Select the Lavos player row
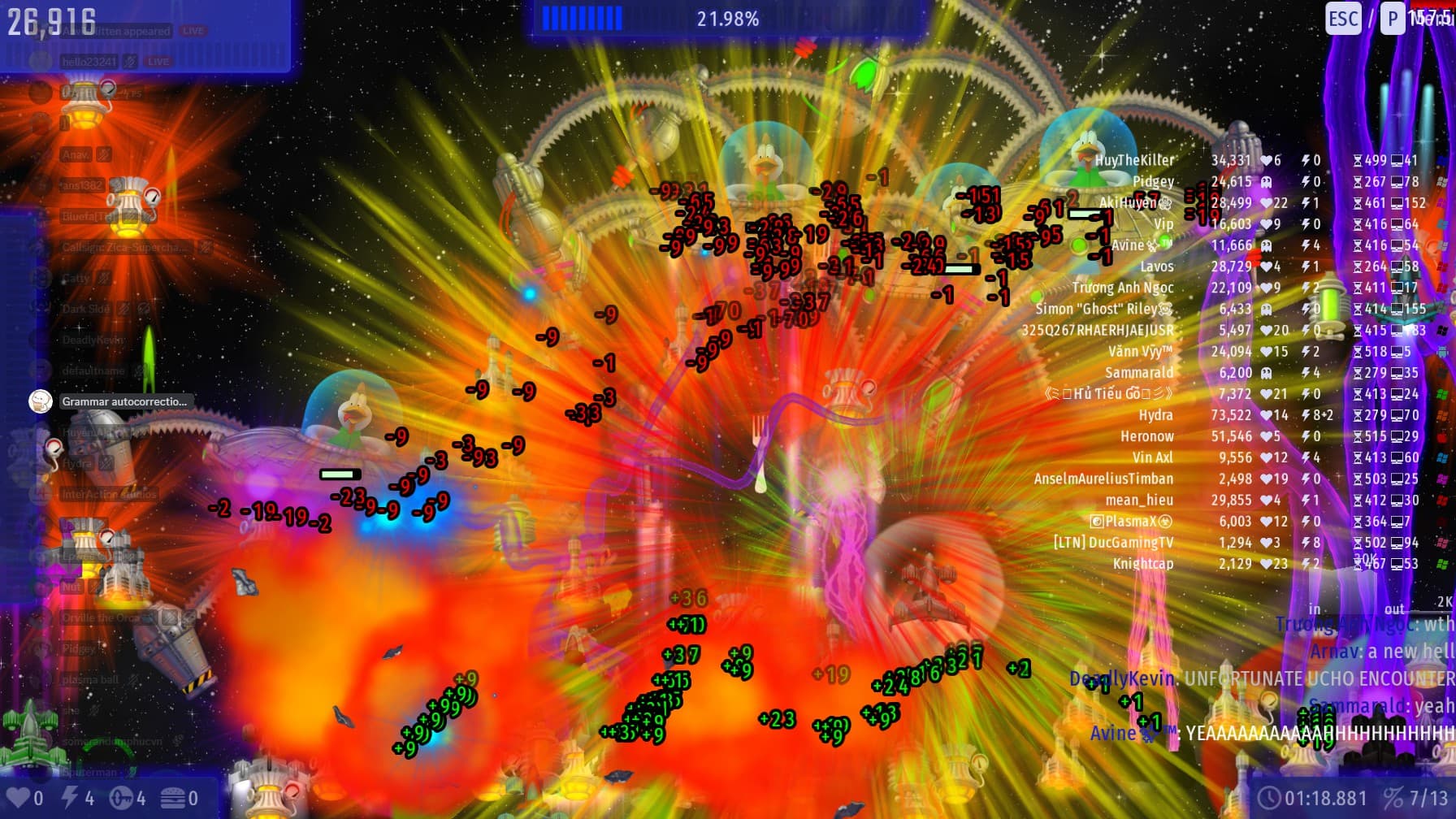Image resolution: width=1456 pixels, height=819 pixels. click(1156, 266)
